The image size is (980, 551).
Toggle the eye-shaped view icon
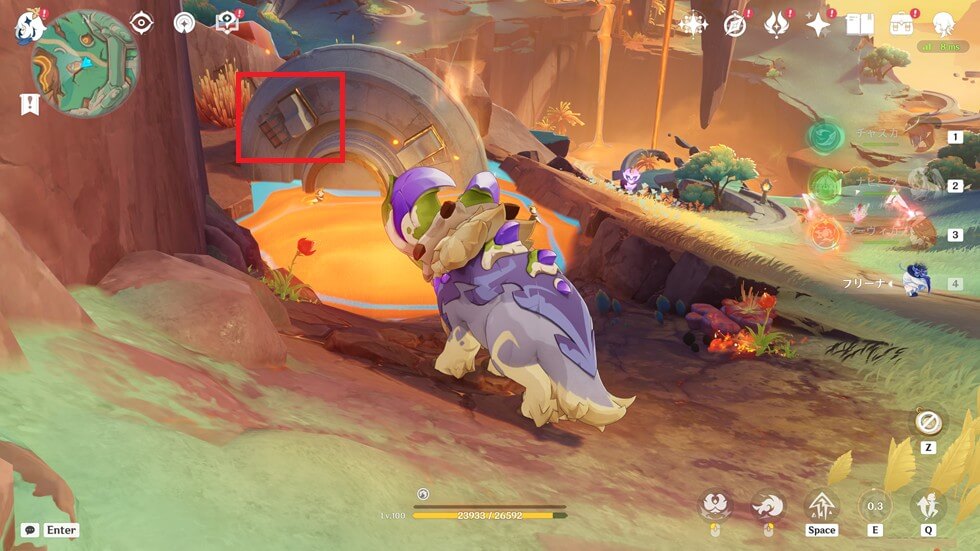click(x=141, y=23)
